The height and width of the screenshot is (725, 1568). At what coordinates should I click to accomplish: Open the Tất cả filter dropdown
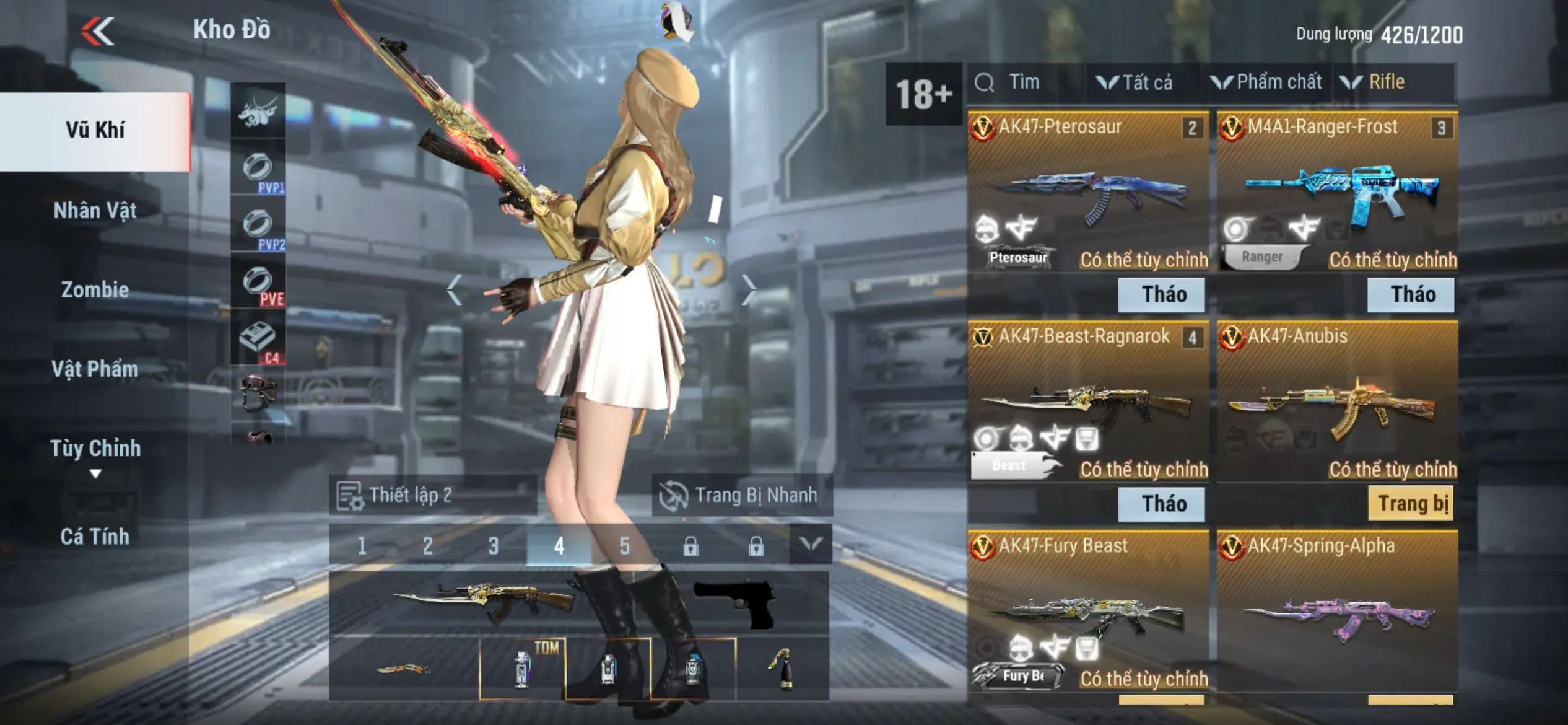[1136, 82]
